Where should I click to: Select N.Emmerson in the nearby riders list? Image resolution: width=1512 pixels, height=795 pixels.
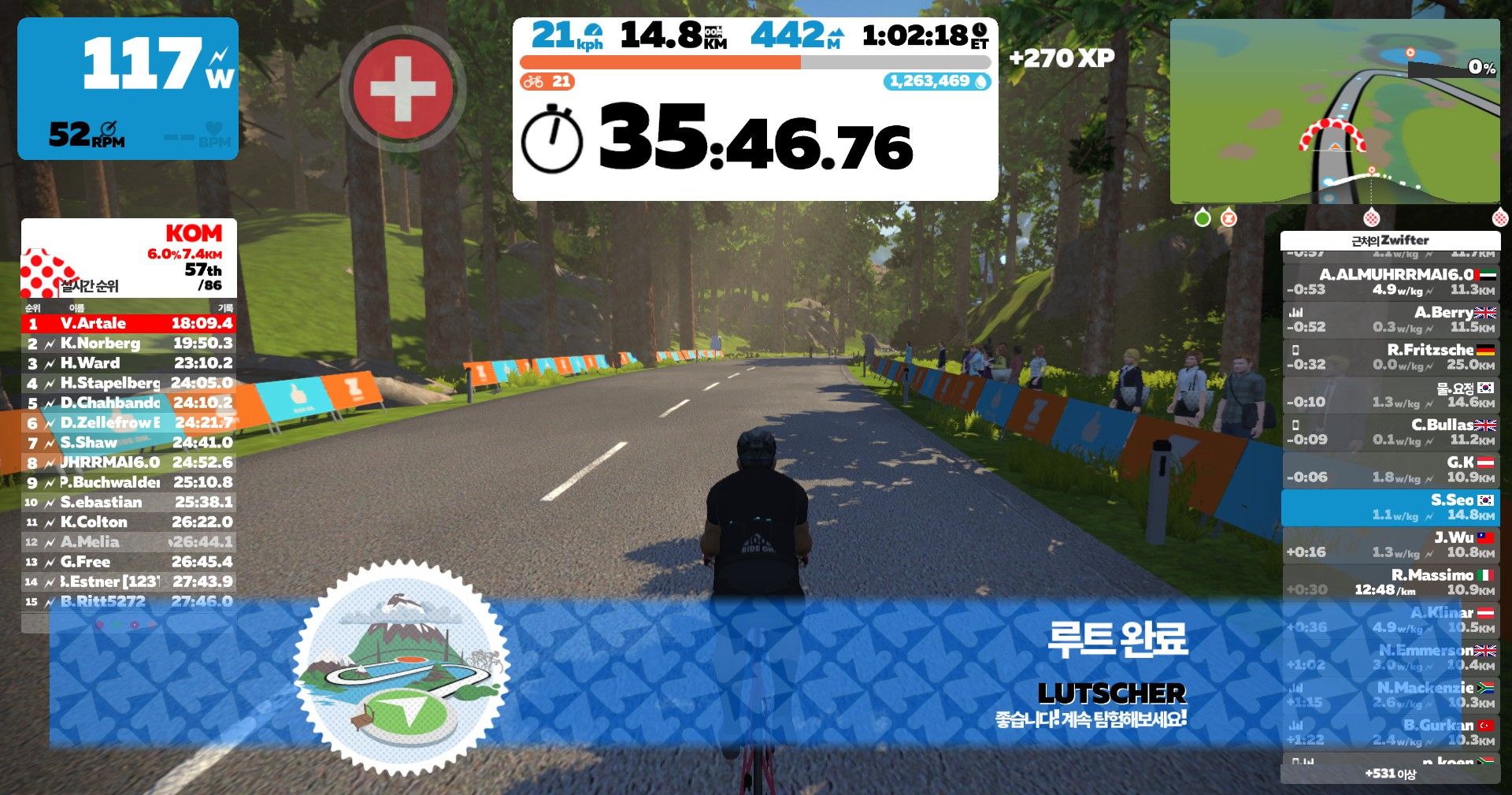(1390, 657)
